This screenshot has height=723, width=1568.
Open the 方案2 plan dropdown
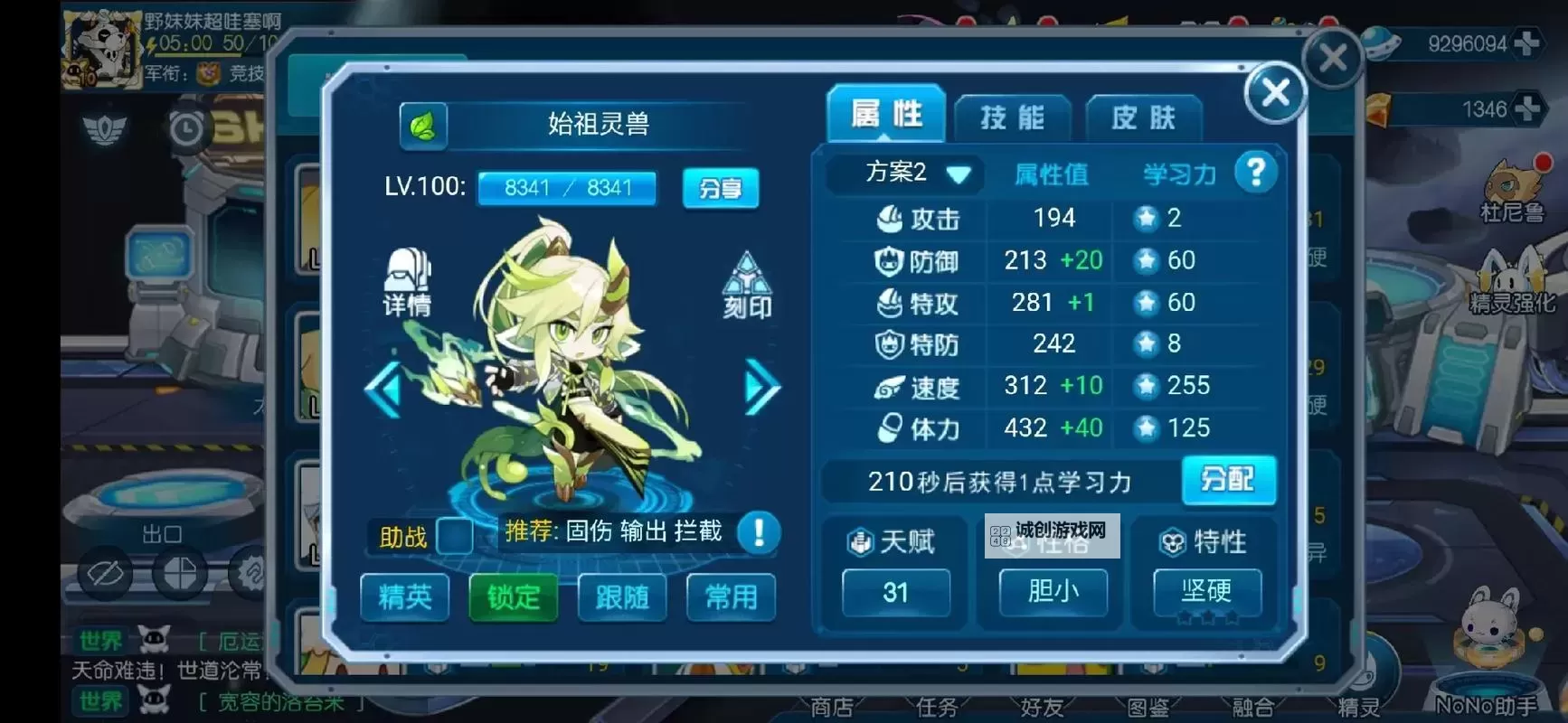pyautogui.click(x=902, y=173)
